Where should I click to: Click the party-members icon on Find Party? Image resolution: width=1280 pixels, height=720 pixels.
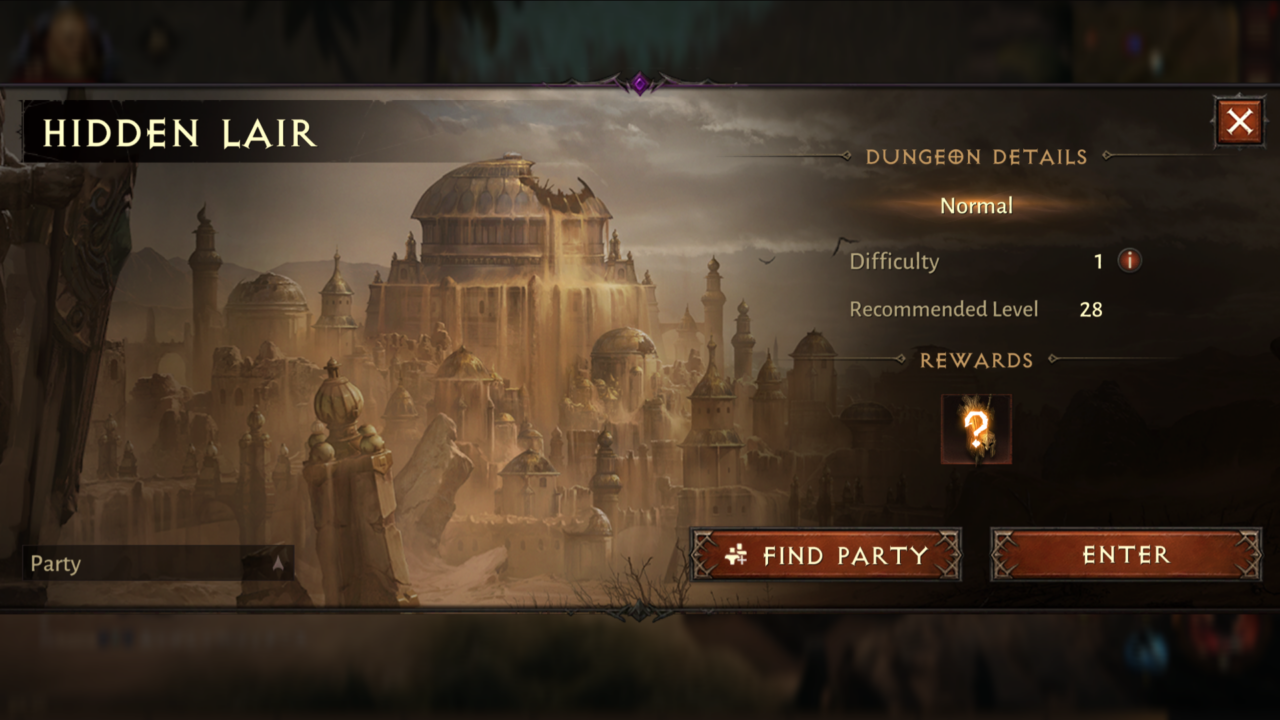[735, 555]
